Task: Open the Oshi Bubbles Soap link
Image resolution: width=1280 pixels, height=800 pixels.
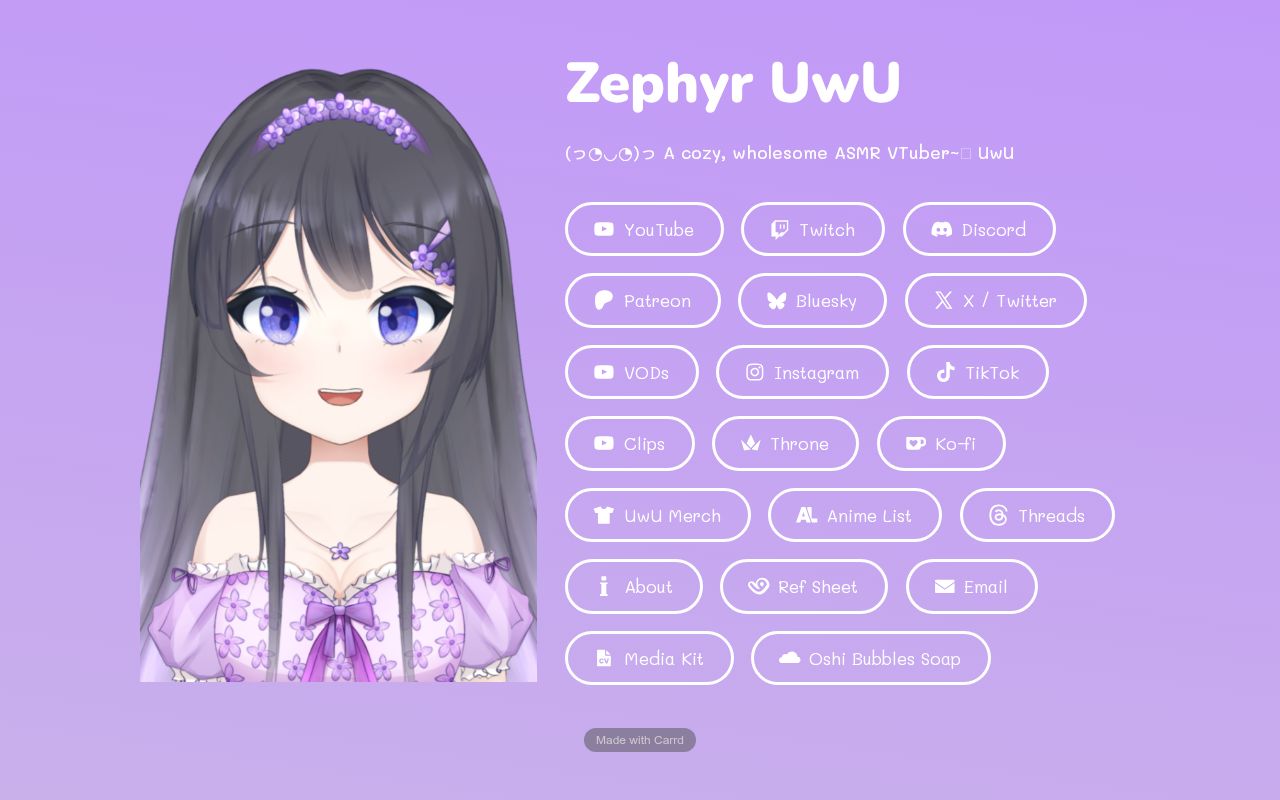Action: coord(870,658)
